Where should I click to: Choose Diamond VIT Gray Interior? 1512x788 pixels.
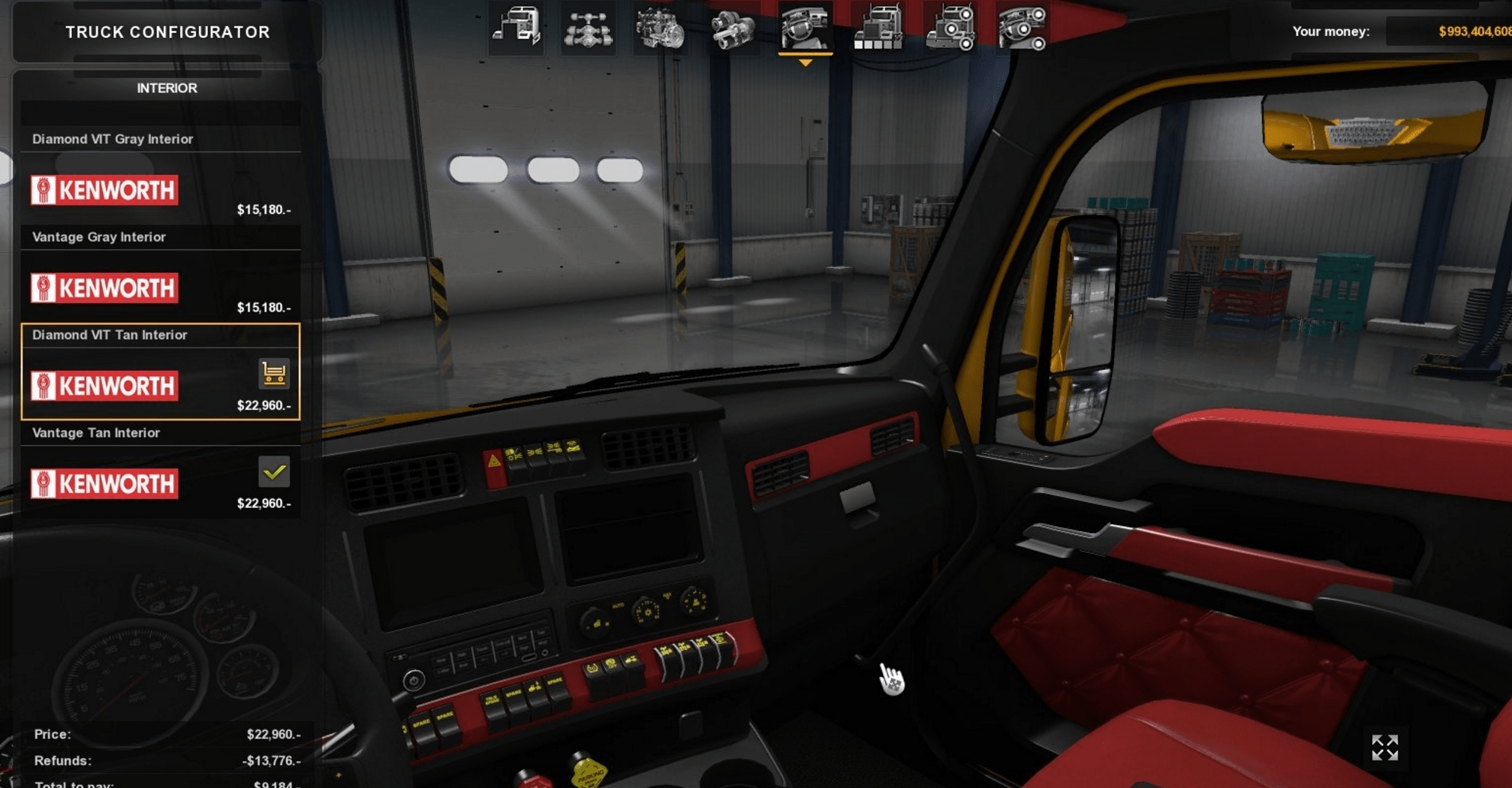(161, 178)
